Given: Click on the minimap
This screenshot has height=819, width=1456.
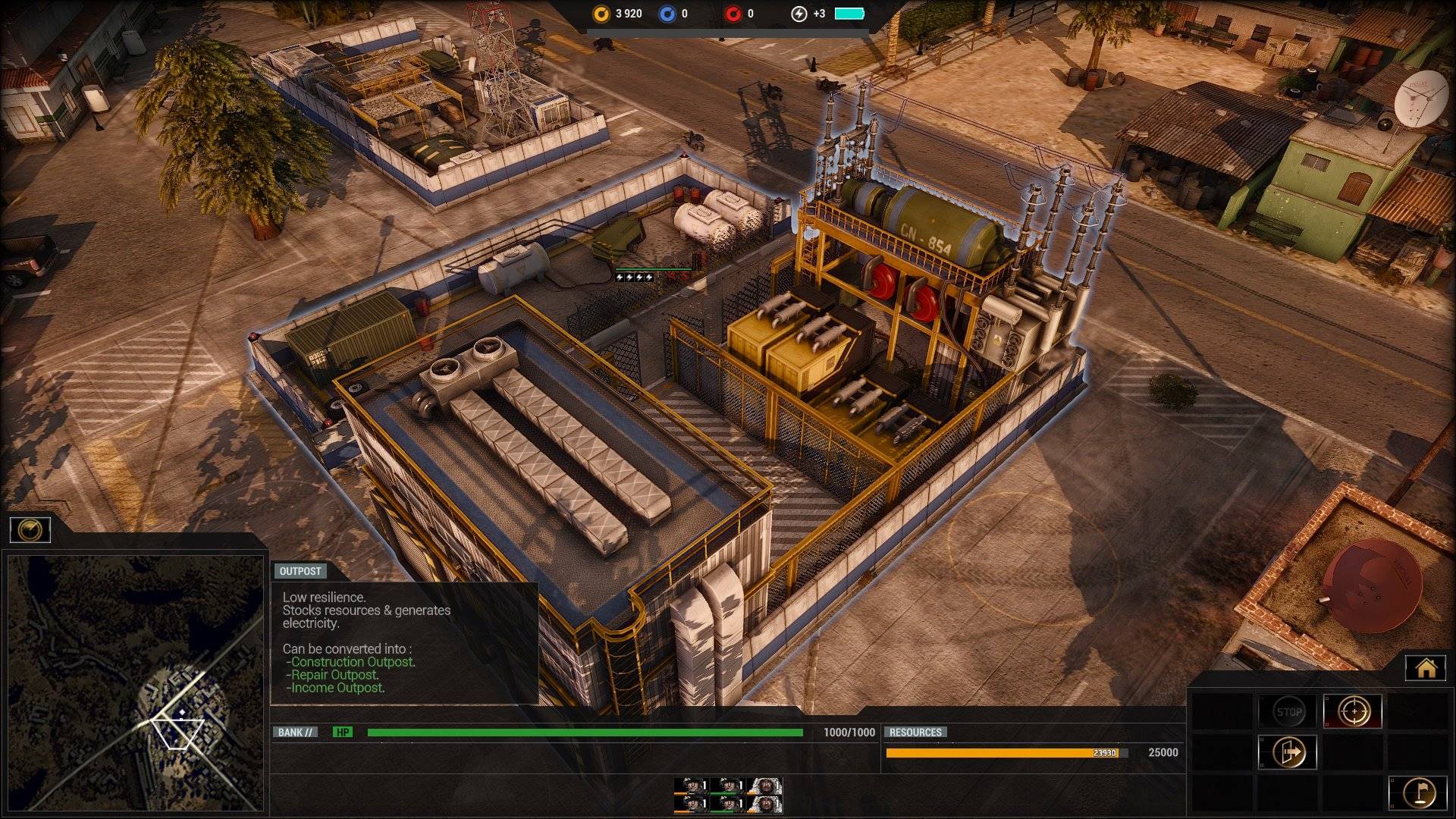Looking at the screenshot, I should click(136, 682).
